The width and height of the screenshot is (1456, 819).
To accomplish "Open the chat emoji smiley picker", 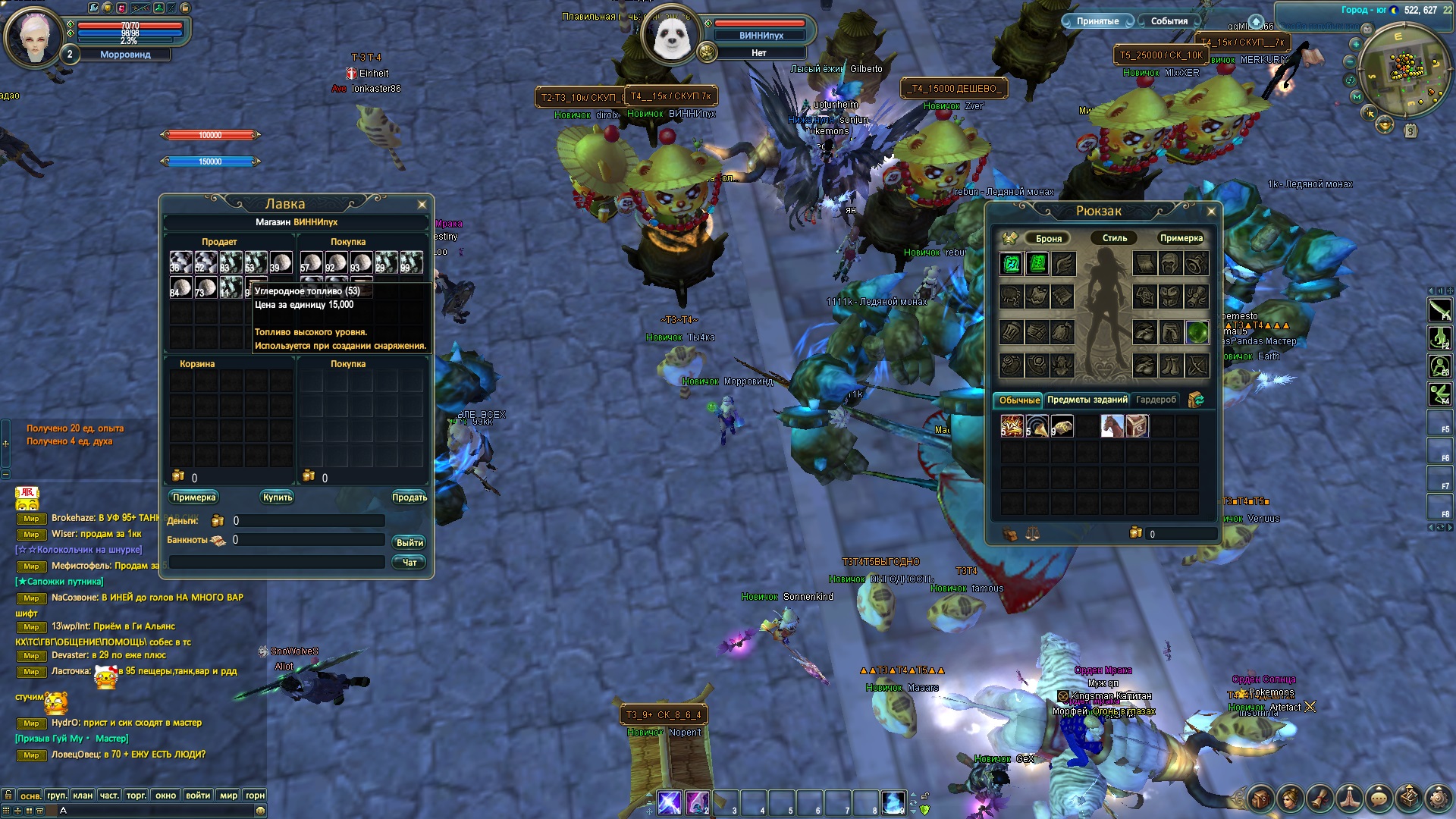I will 261,811.
